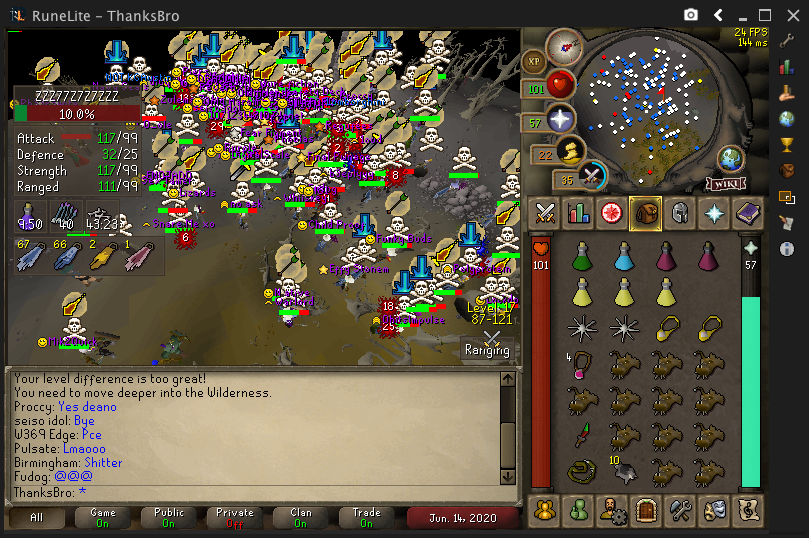This screenshot has width=809, height=538.
Task: Open the Logout door tab
Action: click(645, 510)
